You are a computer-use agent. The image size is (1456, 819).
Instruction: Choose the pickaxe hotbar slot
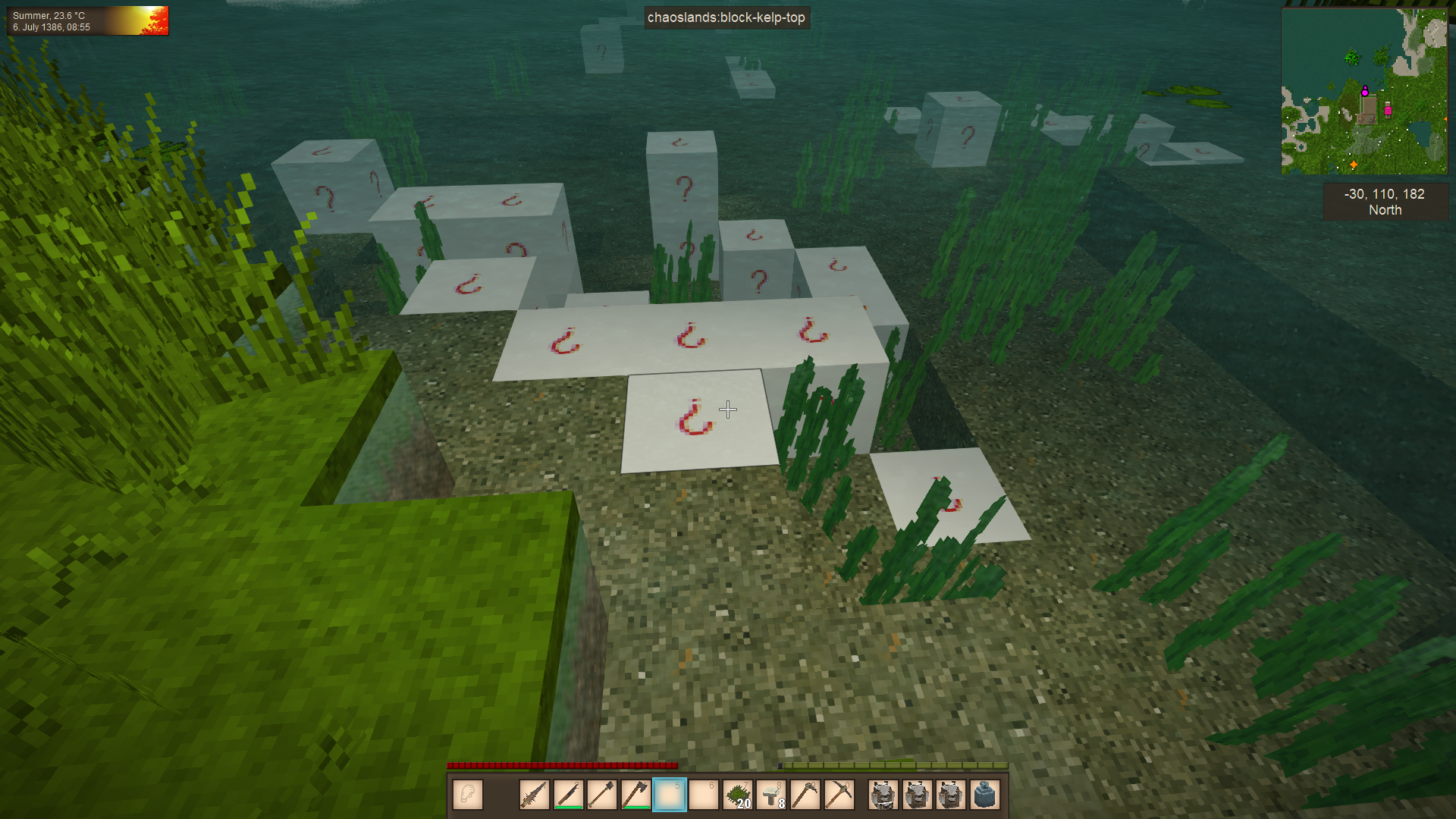pyautogui.click(x=839, y=795)
